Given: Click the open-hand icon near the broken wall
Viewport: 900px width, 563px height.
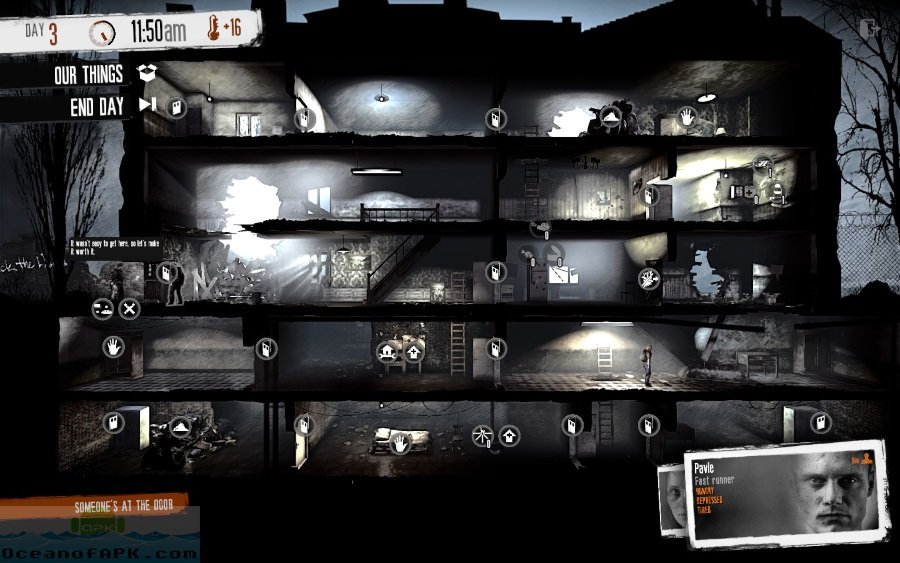Looking at the screenshot, I should pos(648,278).
